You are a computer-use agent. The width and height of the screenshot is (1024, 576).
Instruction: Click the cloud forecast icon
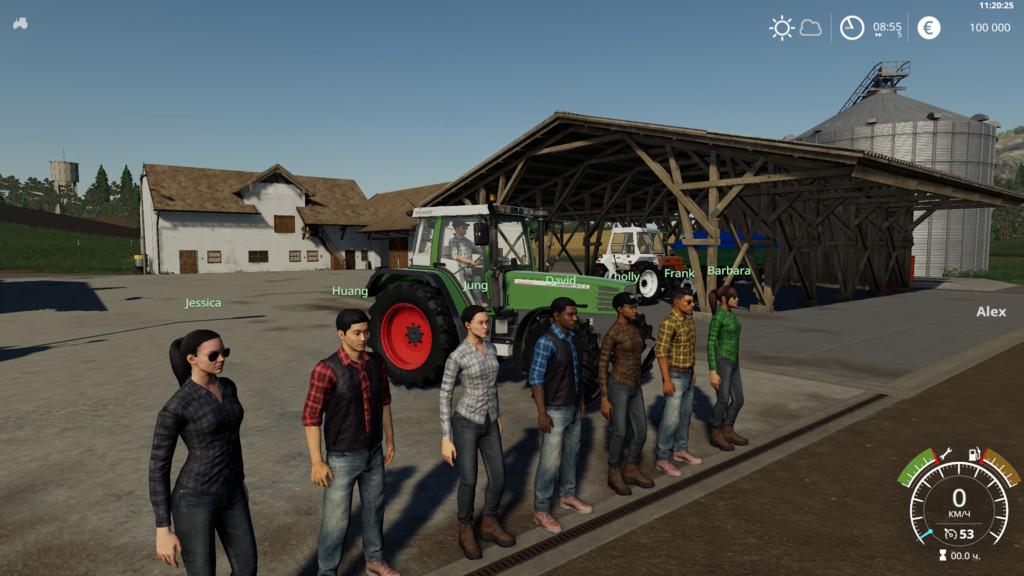click(x=810, y=28)
